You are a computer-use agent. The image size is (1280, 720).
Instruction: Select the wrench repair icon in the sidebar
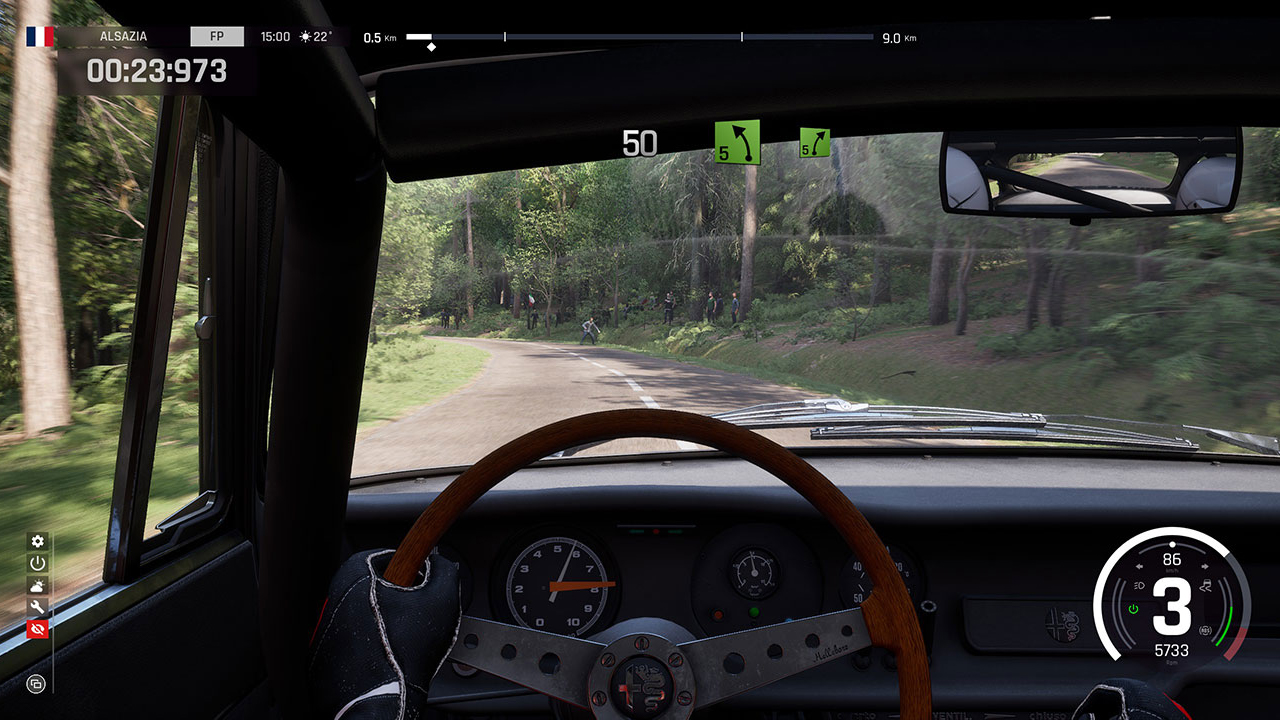[37, 607]
